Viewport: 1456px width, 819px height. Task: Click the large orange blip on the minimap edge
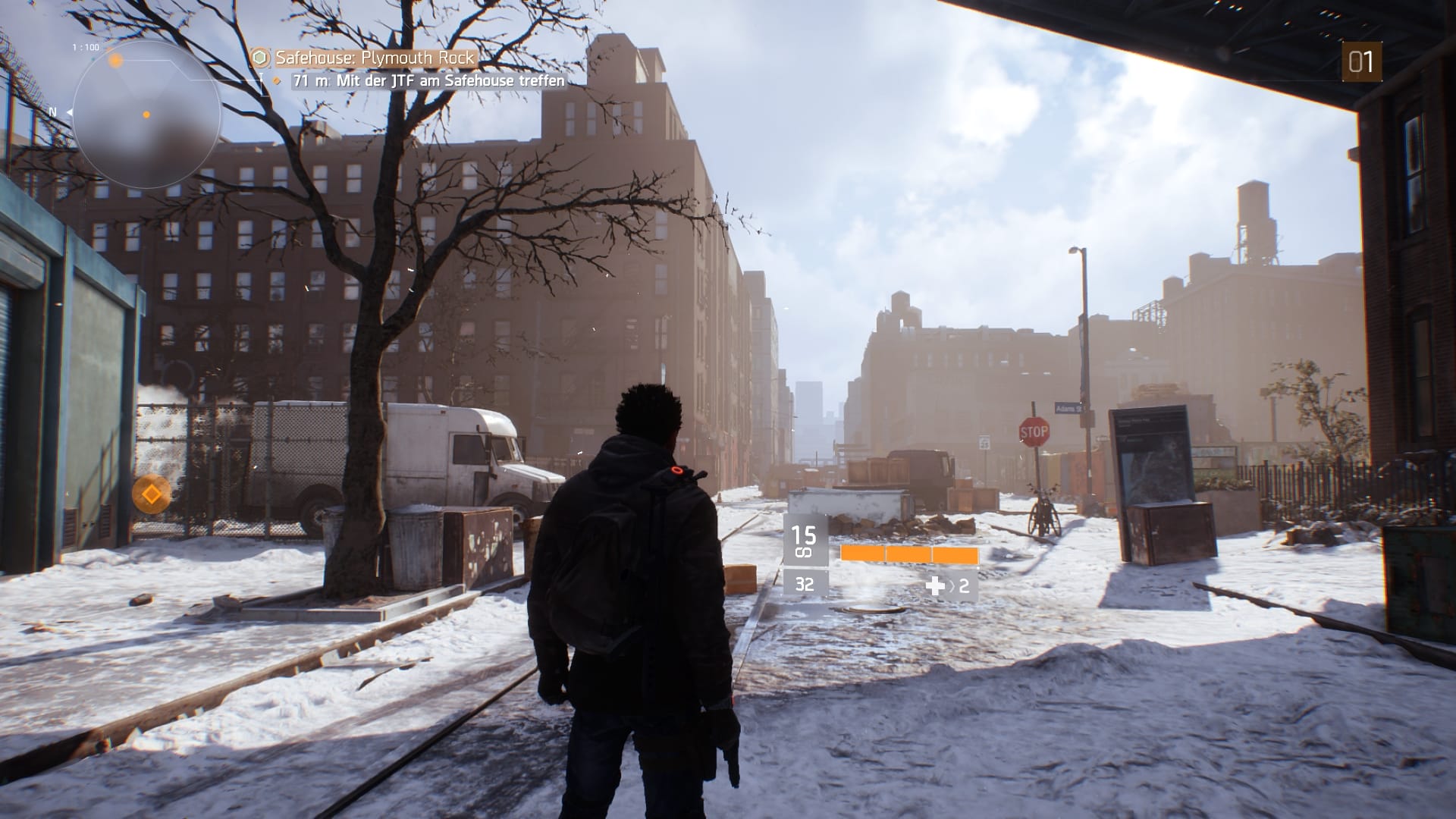pyautogui.click(x=115, y=61)
